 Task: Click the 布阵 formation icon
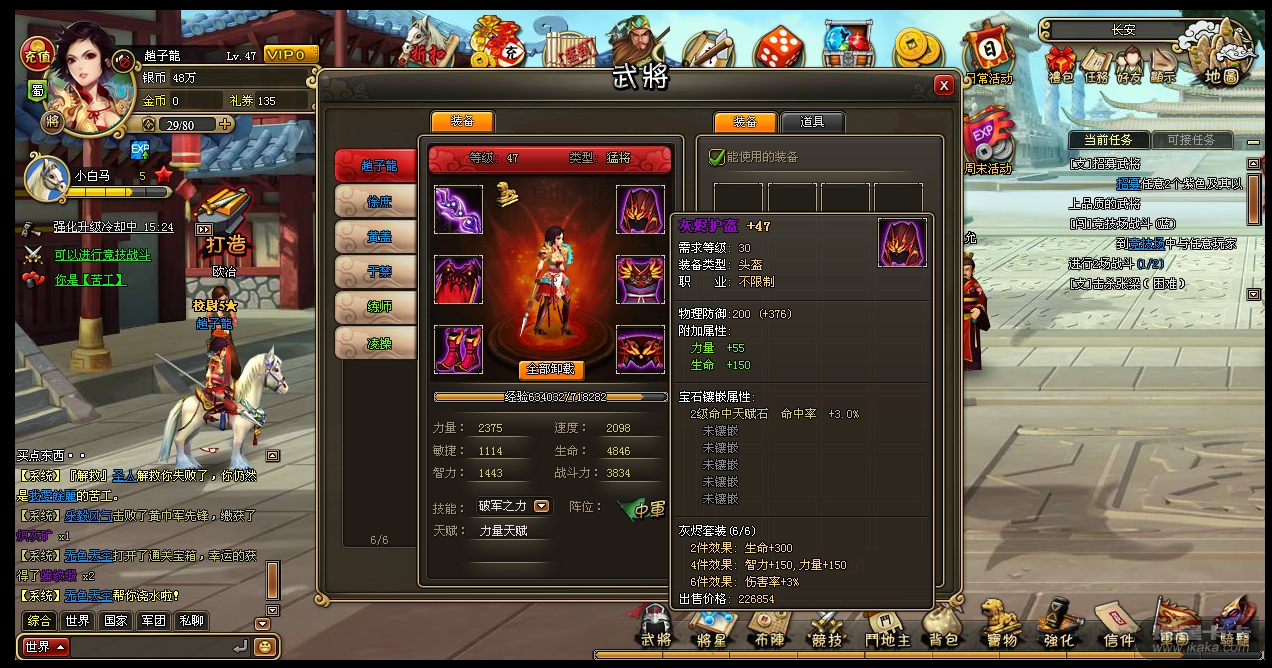pyautogui.click(x=769, y=628)
